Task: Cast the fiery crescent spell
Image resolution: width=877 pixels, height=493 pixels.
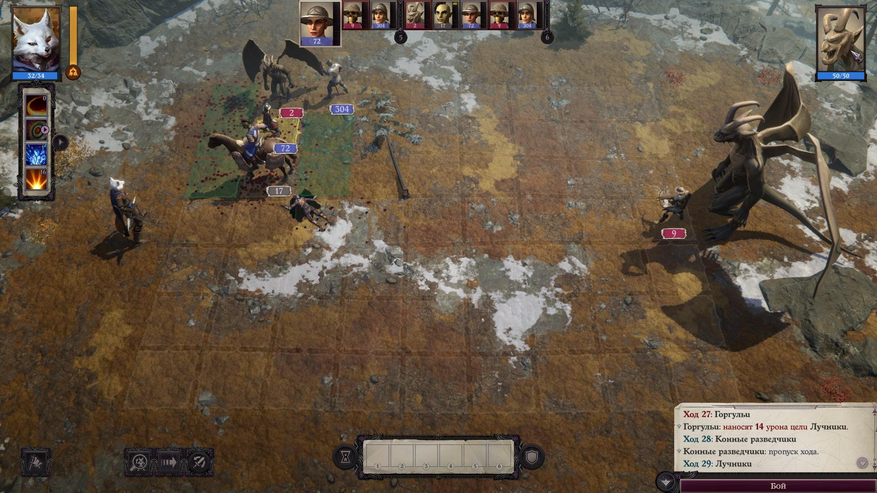Action: point(38,106)
